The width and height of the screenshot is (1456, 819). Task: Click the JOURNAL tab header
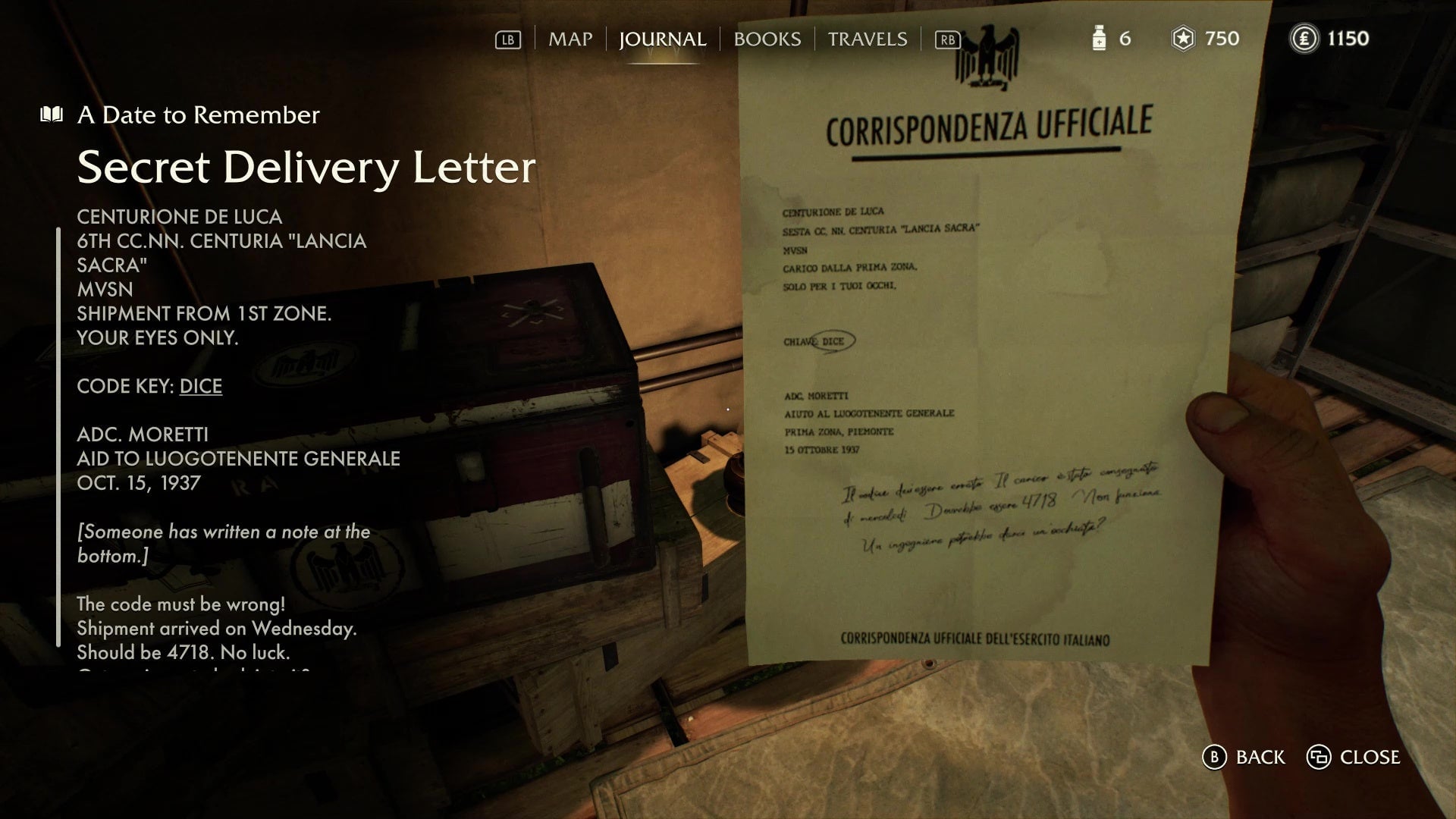(663, 39)
